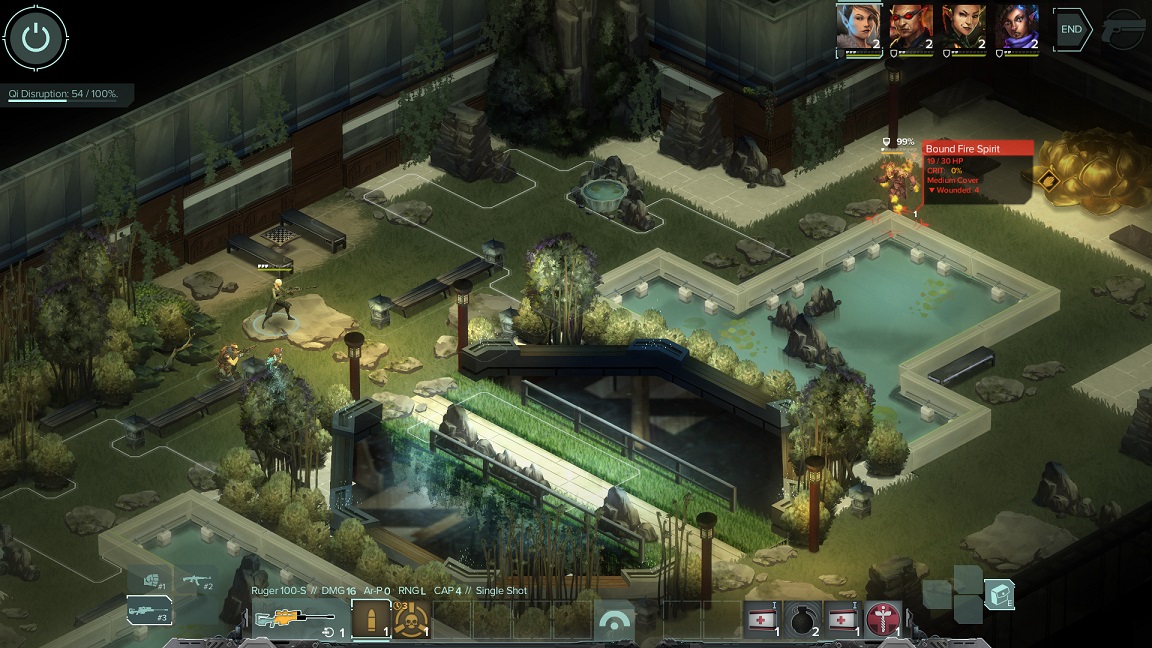The width and height of the screenshot is (1152, 648).
Task: Toggle the pistol combat mode icon
Action: pos(1124,30)
